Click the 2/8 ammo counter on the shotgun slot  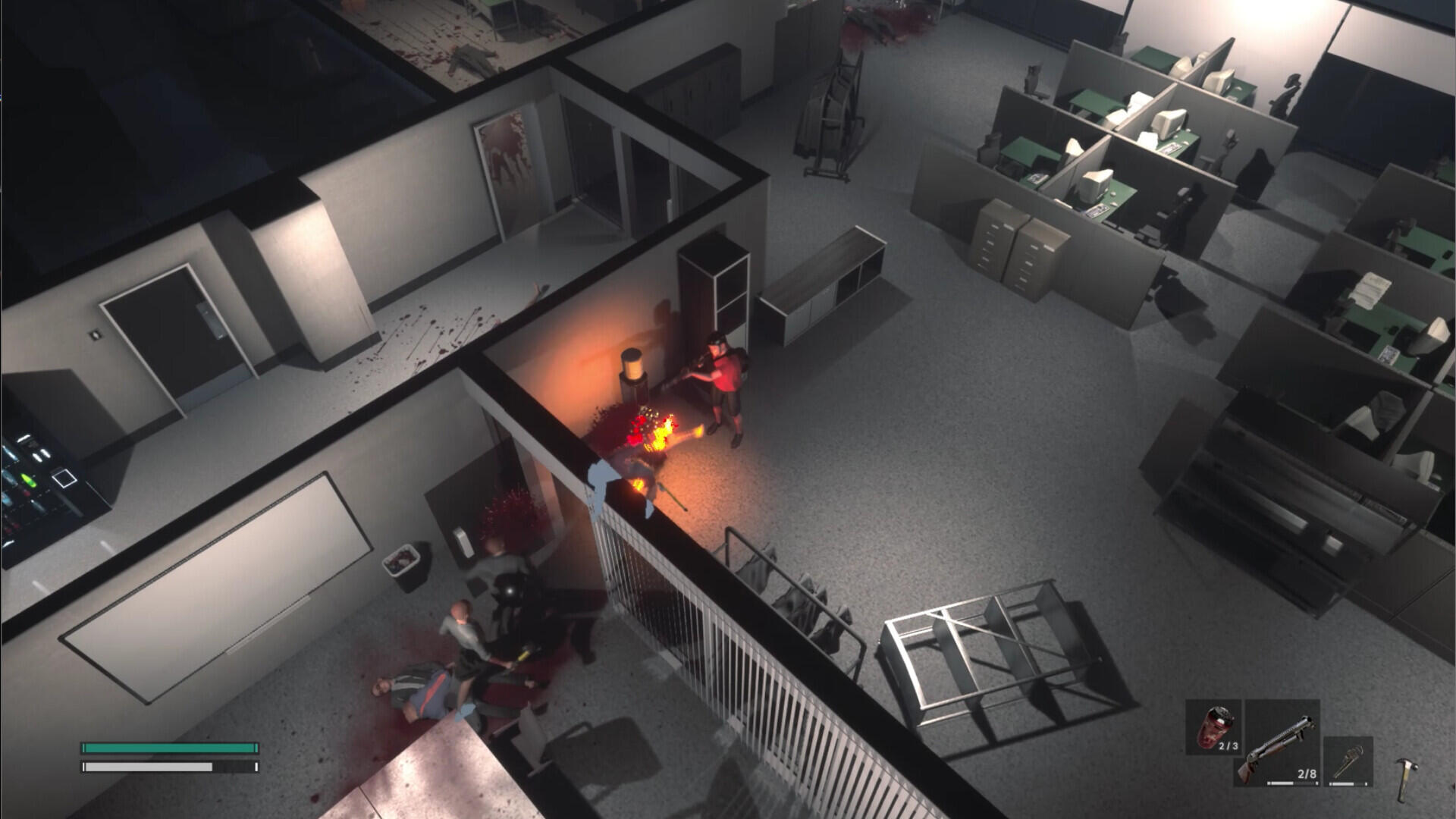[x=1307, y=774]
